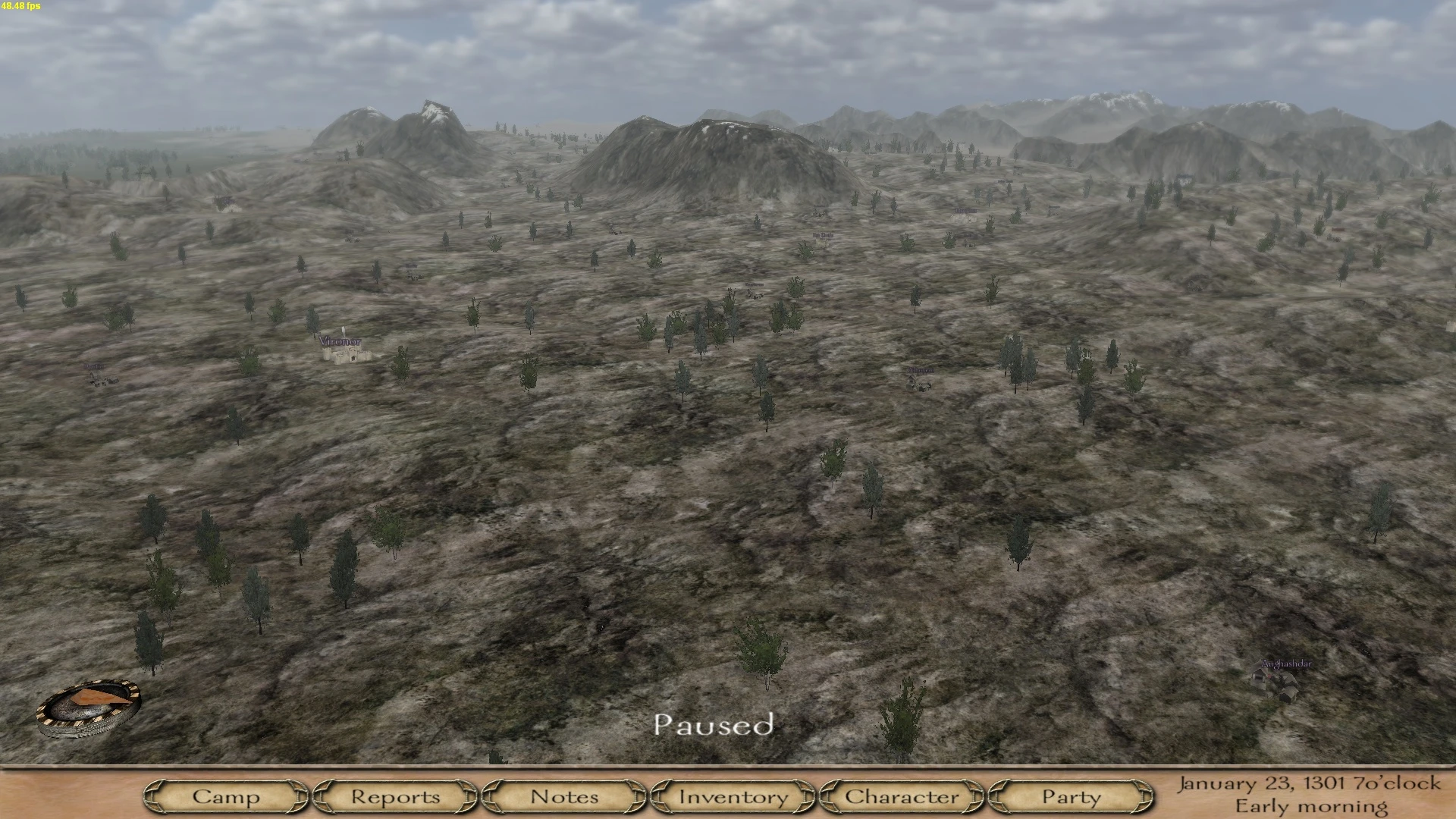Click the village settlement right of map center
Screen dimensions: 1456x819
click(x=920, y=384)
